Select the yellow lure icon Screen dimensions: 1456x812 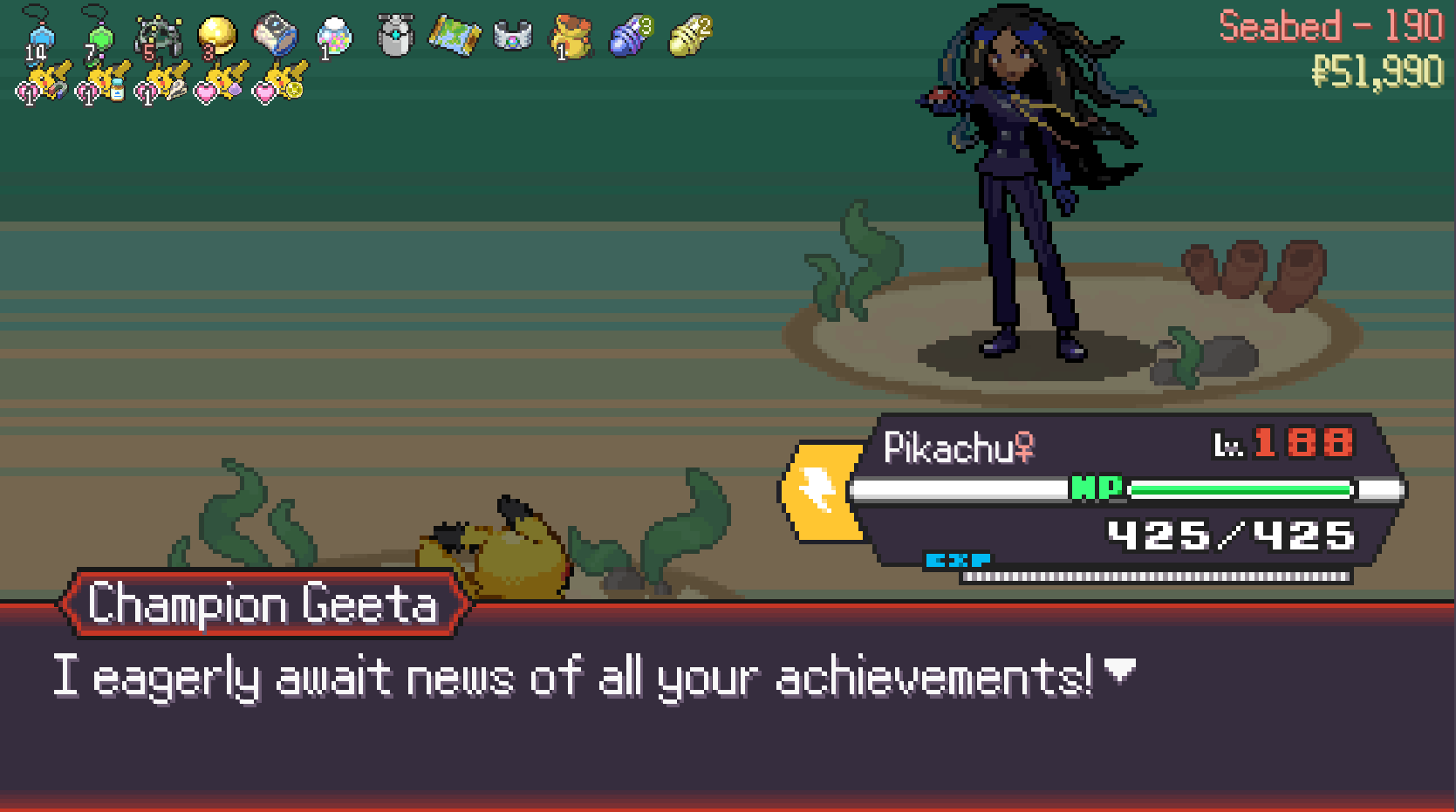point(690,37)
